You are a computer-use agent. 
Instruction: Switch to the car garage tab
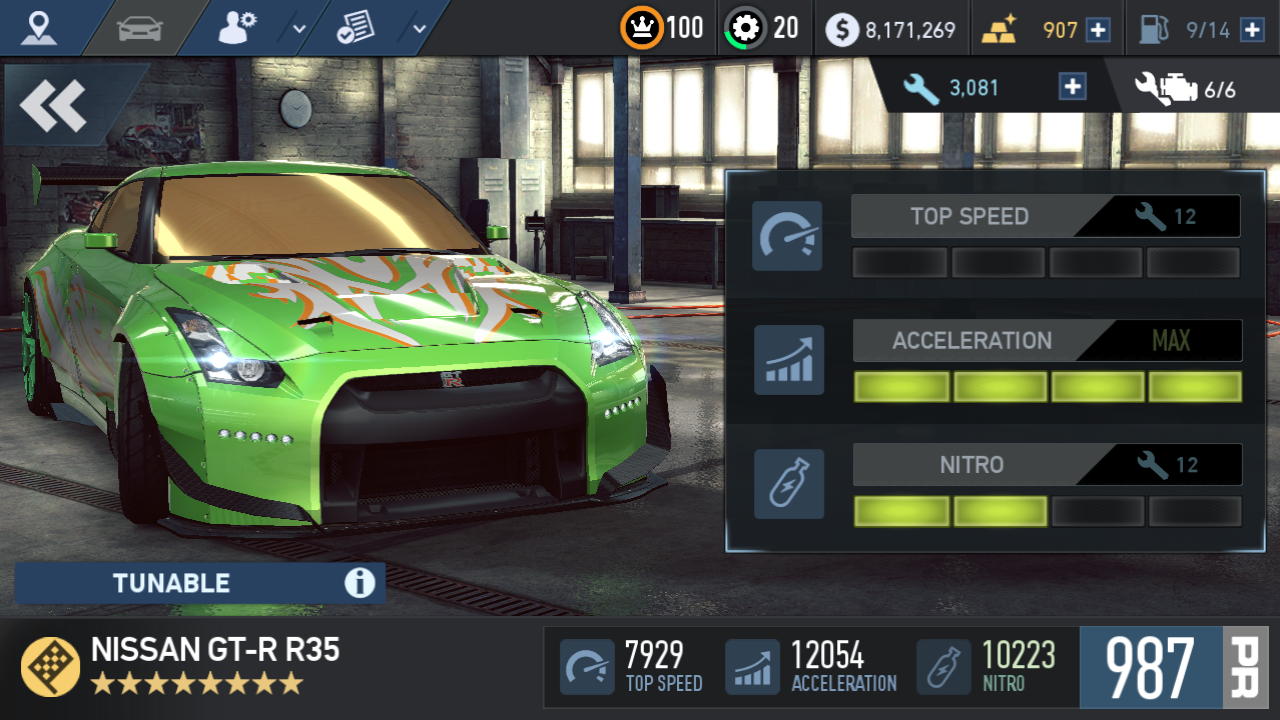[140, 28]
